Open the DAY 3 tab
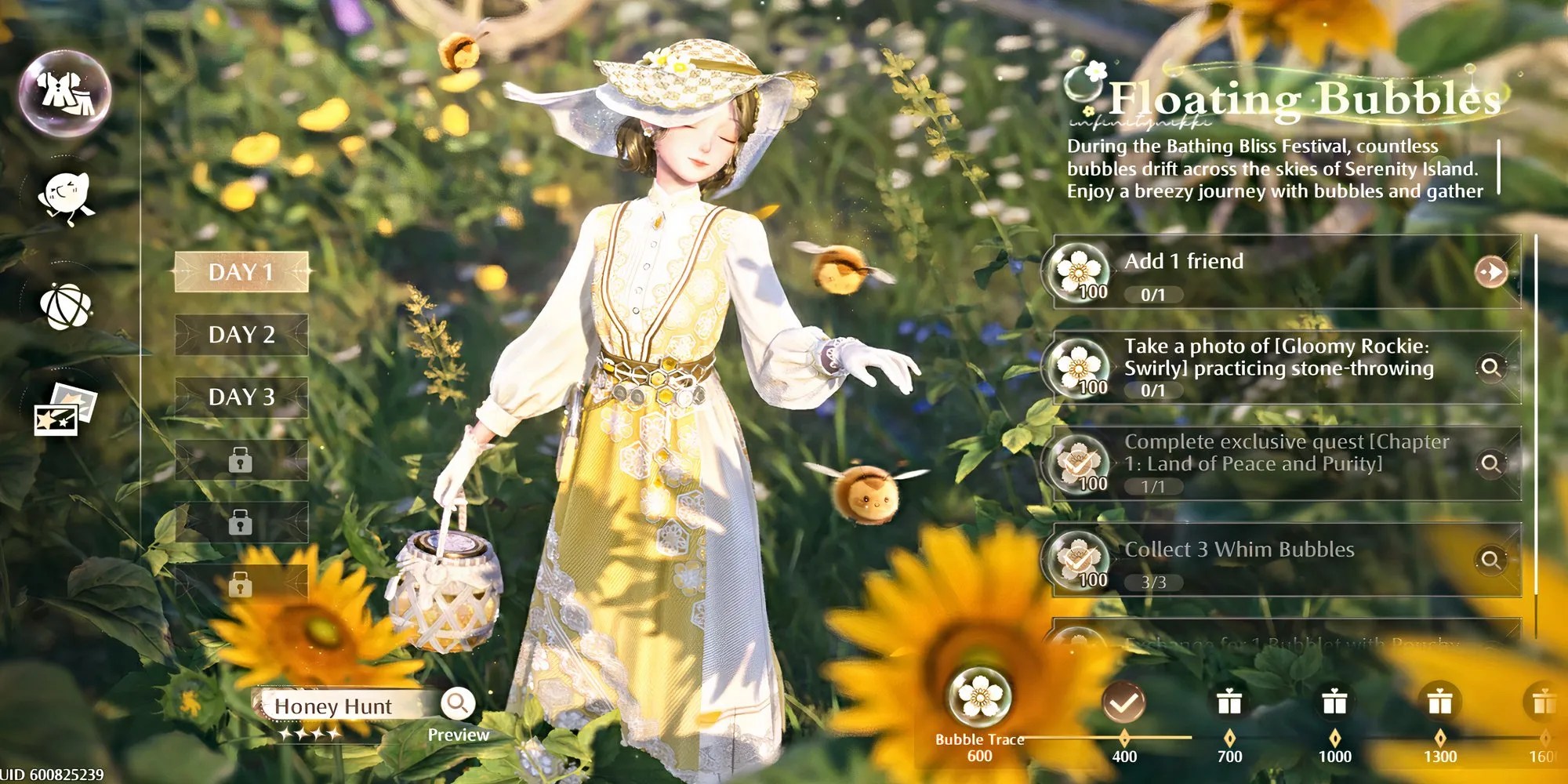Image resolution: width=1568 pixels, height=784 pixels. click(241, 397)
